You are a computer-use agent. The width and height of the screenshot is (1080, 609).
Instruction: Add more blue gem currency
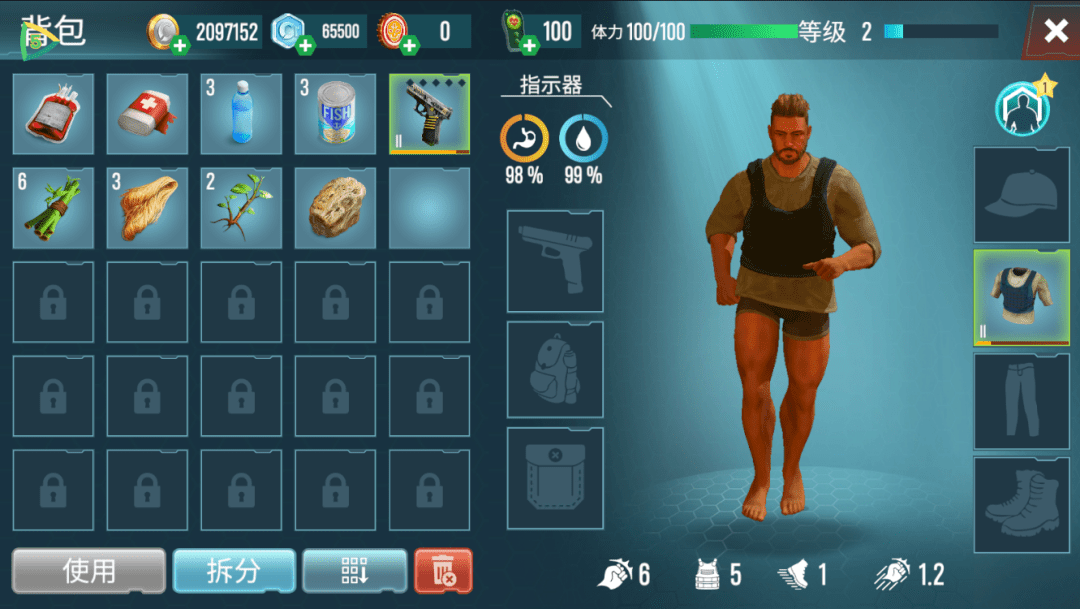coord(306,45)
